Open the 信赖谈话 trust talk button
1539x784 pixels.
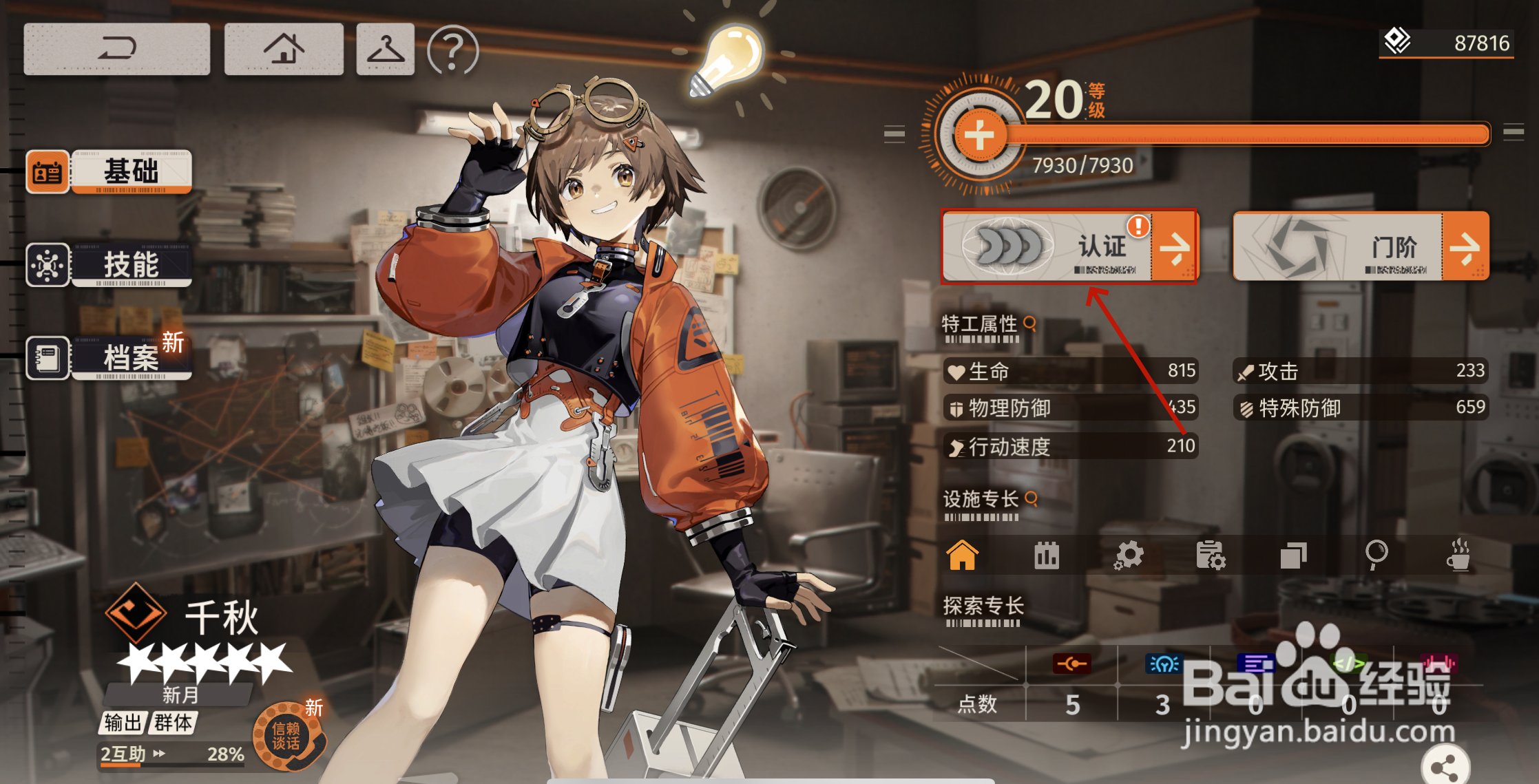click(287, 736)
